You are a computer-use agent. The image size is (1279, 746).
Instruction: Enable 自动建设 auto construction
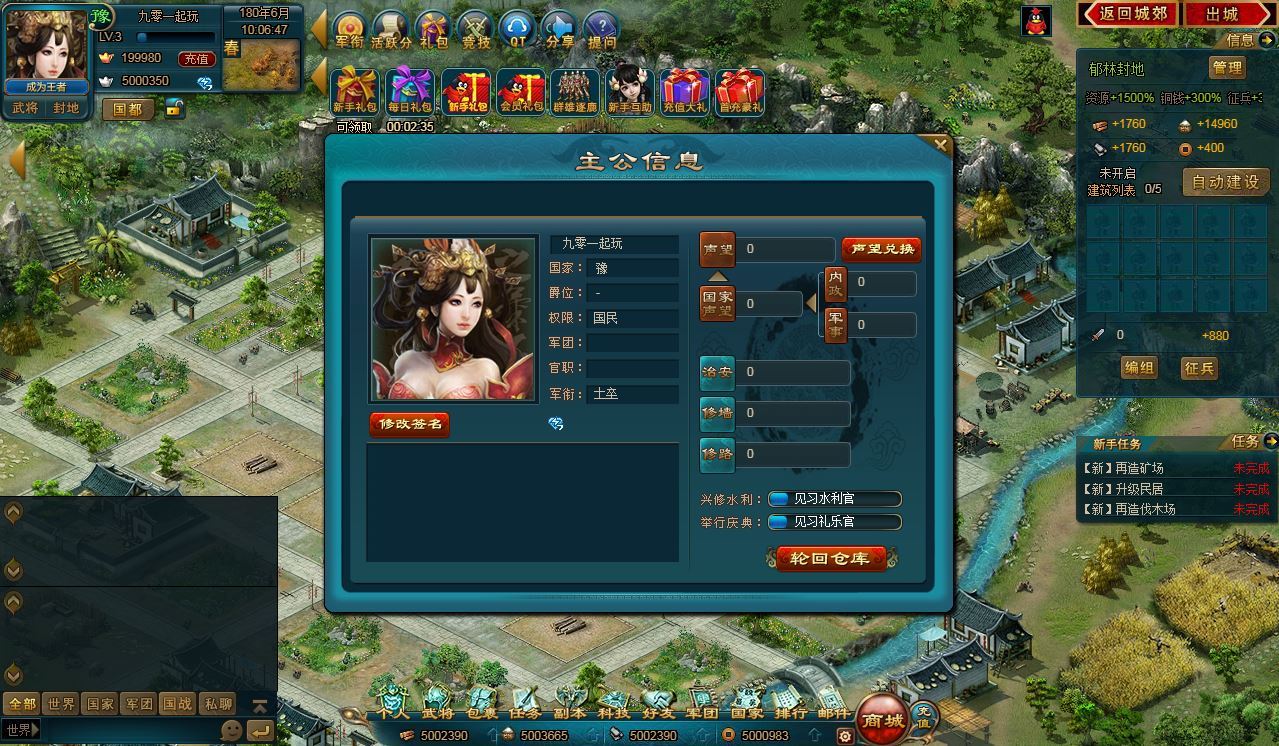1226,182
